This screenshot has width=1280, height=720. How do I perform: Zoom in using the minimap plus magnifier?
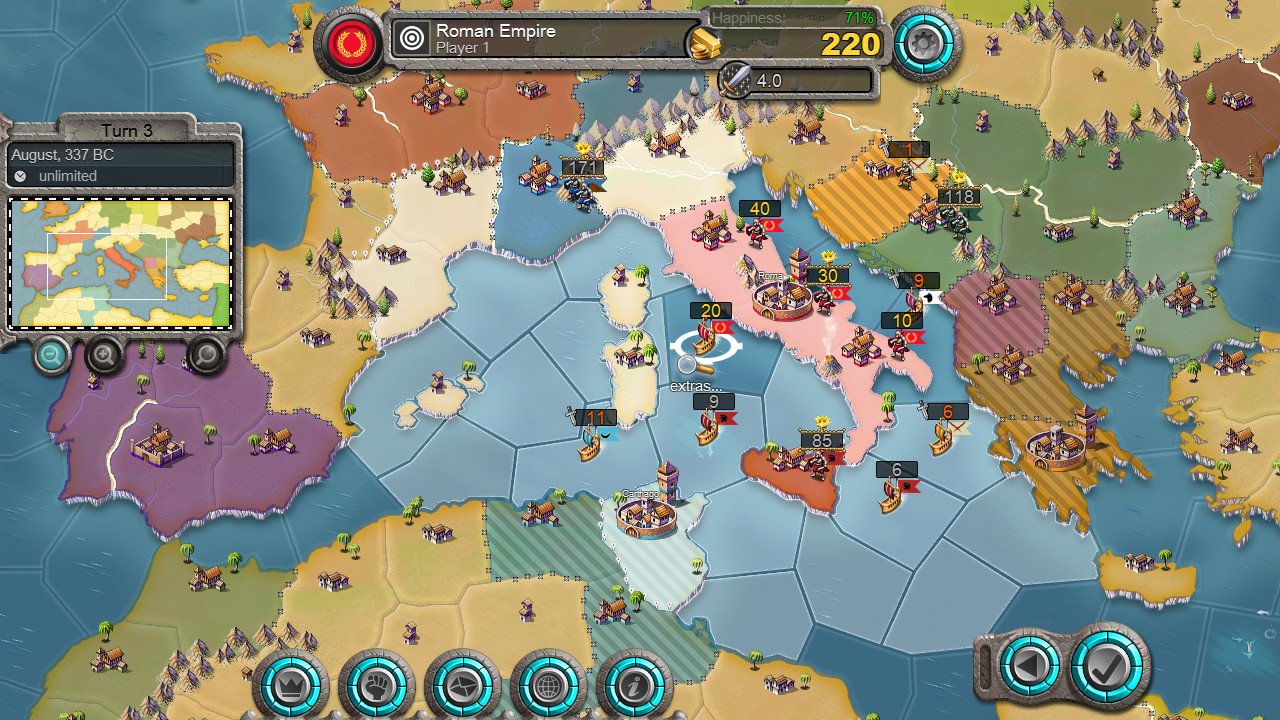[x=105, y=358]
